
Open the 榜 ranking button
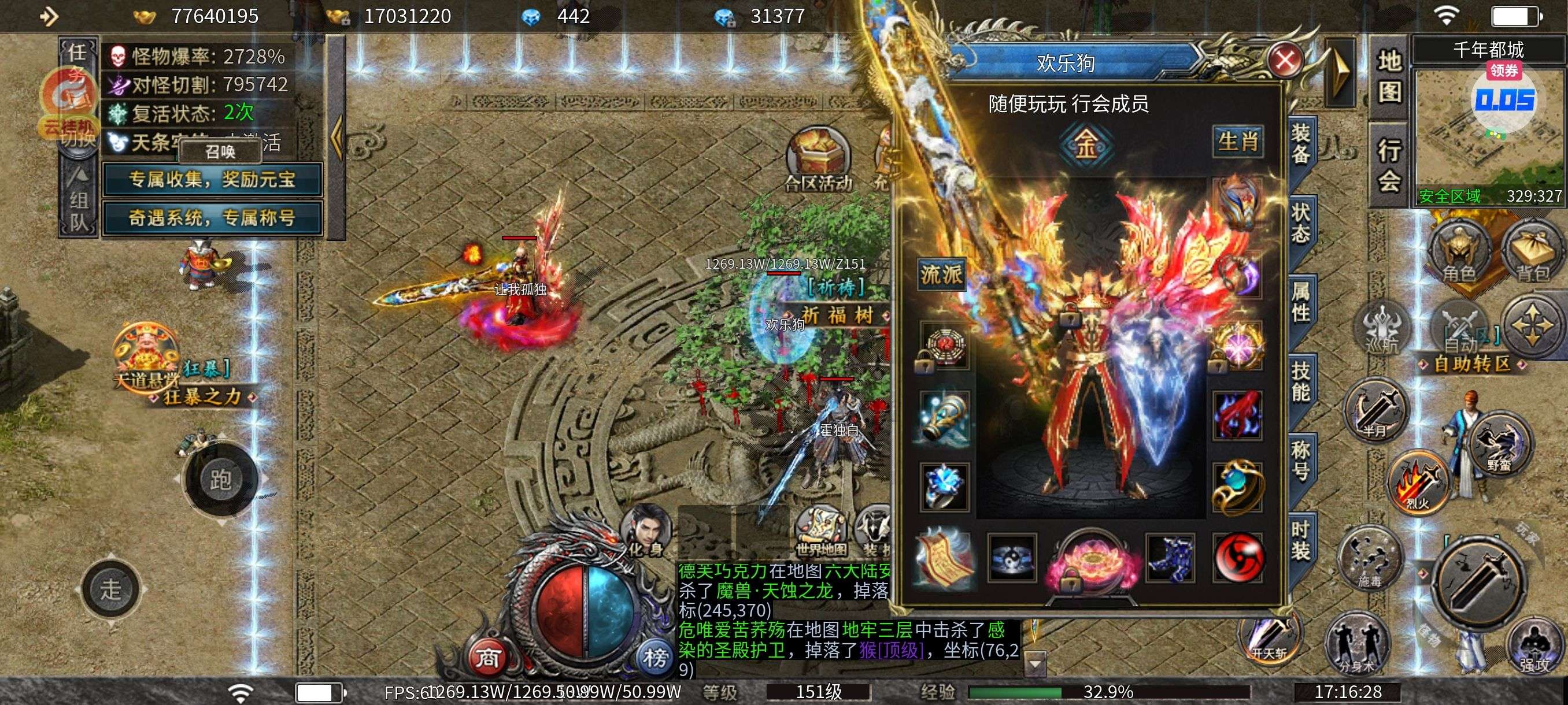[655, 658]
